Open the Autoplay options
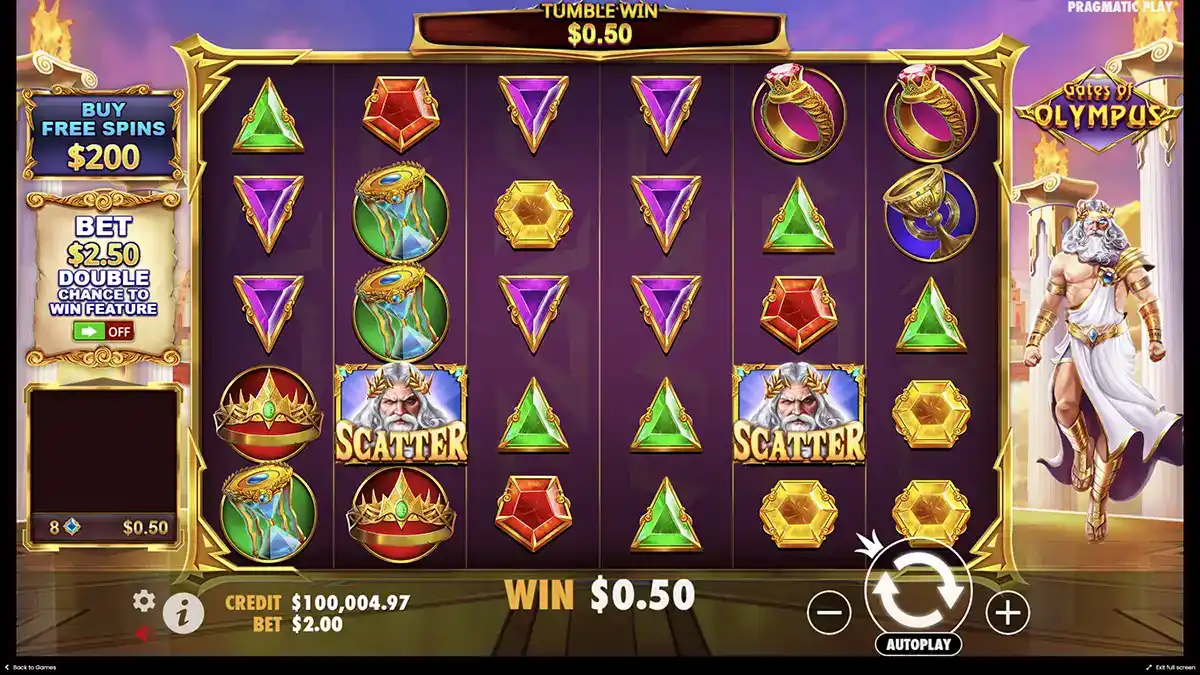1200x675 pixels. point(917,644)
